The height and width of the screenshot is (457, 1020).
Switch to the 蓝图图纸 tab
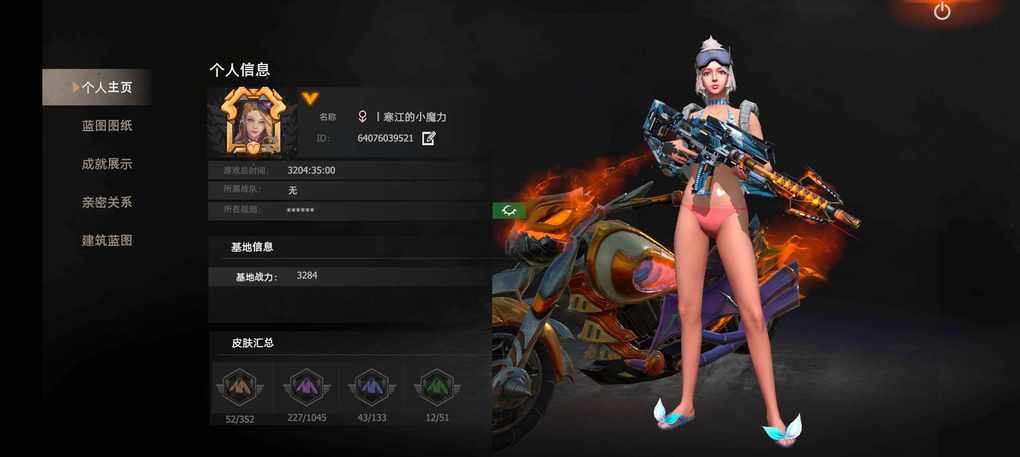click(107, 126)
